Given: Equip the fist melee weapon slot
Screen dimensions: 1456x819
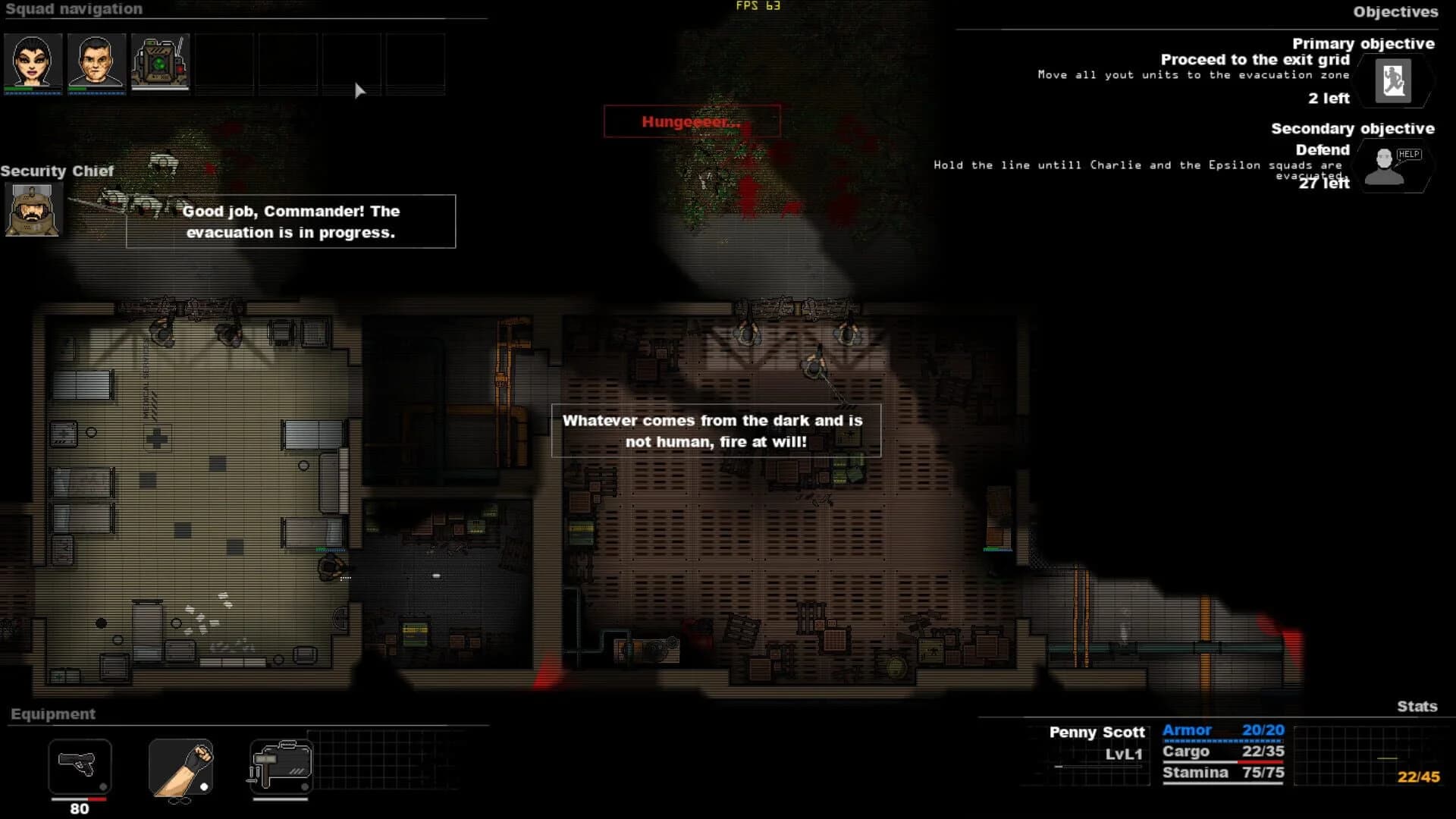Looking at the screenshot, I should pos(180,767).
